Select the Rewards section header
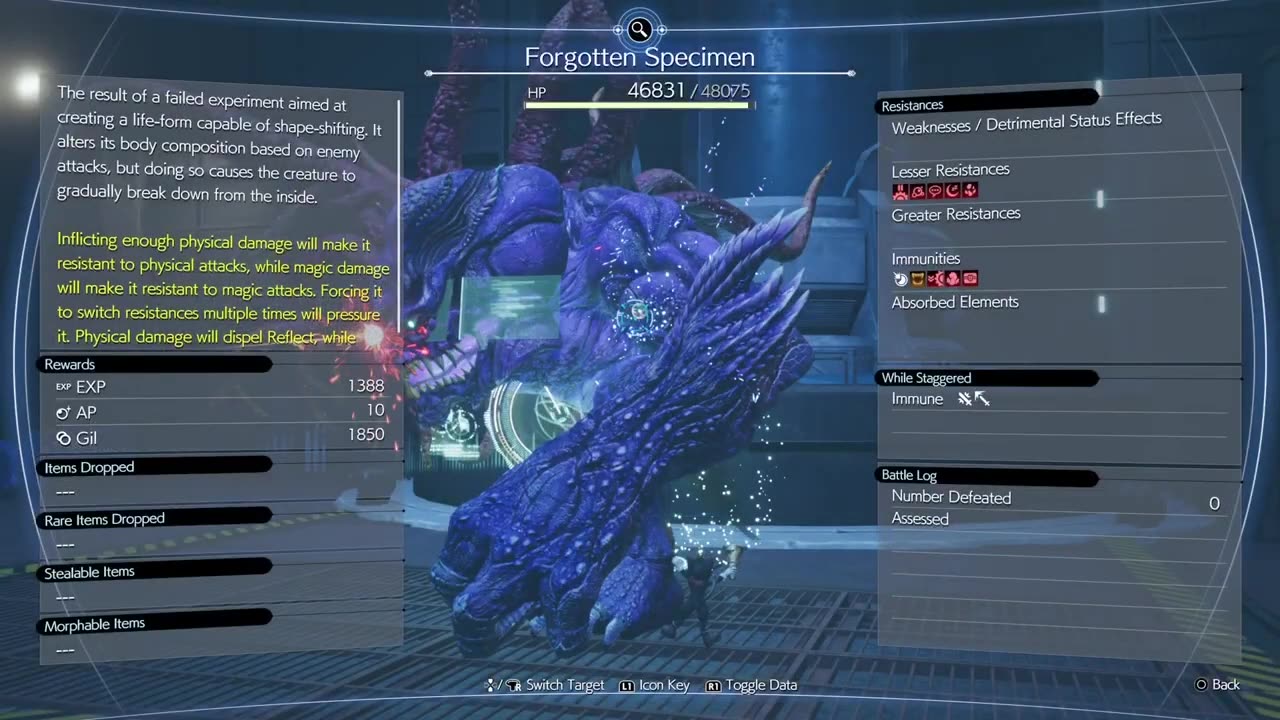This screenshot has height=720, width=1280. click(x=70, y=364)
